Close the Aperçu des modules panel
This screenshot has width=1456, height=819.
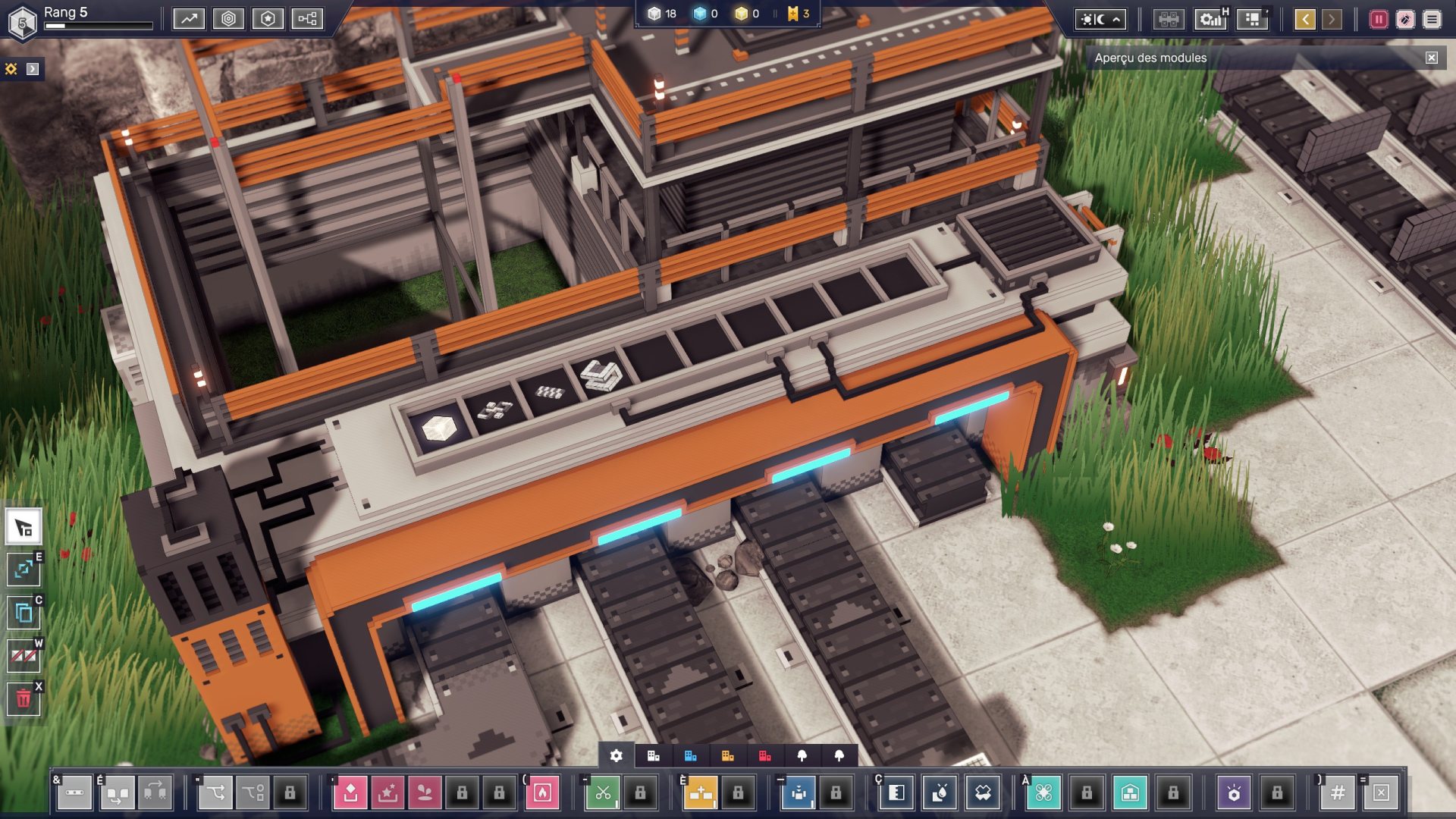click(x=1431, y=58)
